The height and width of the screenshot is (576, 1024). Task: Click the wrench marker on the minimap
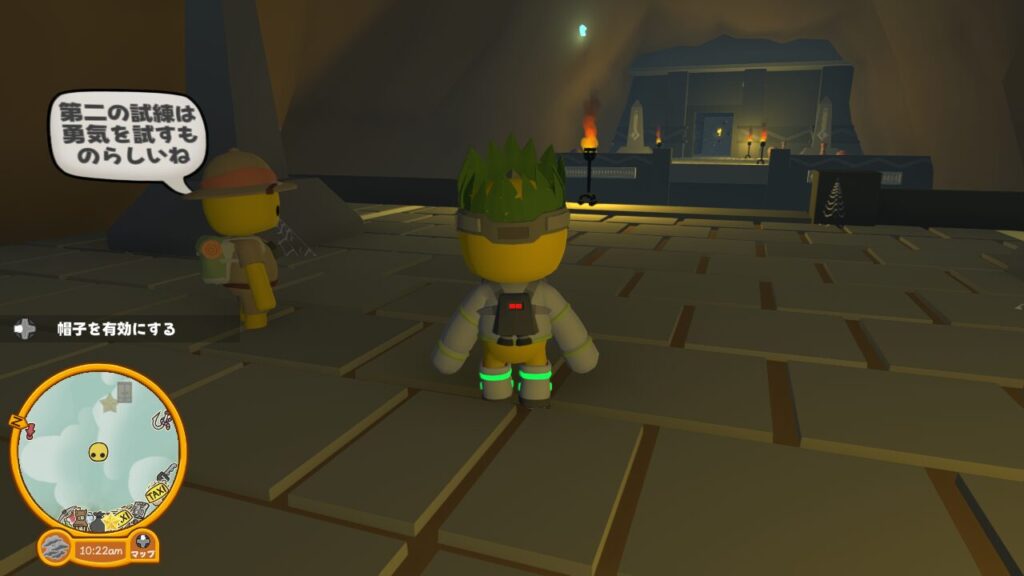tap(167, 472)
